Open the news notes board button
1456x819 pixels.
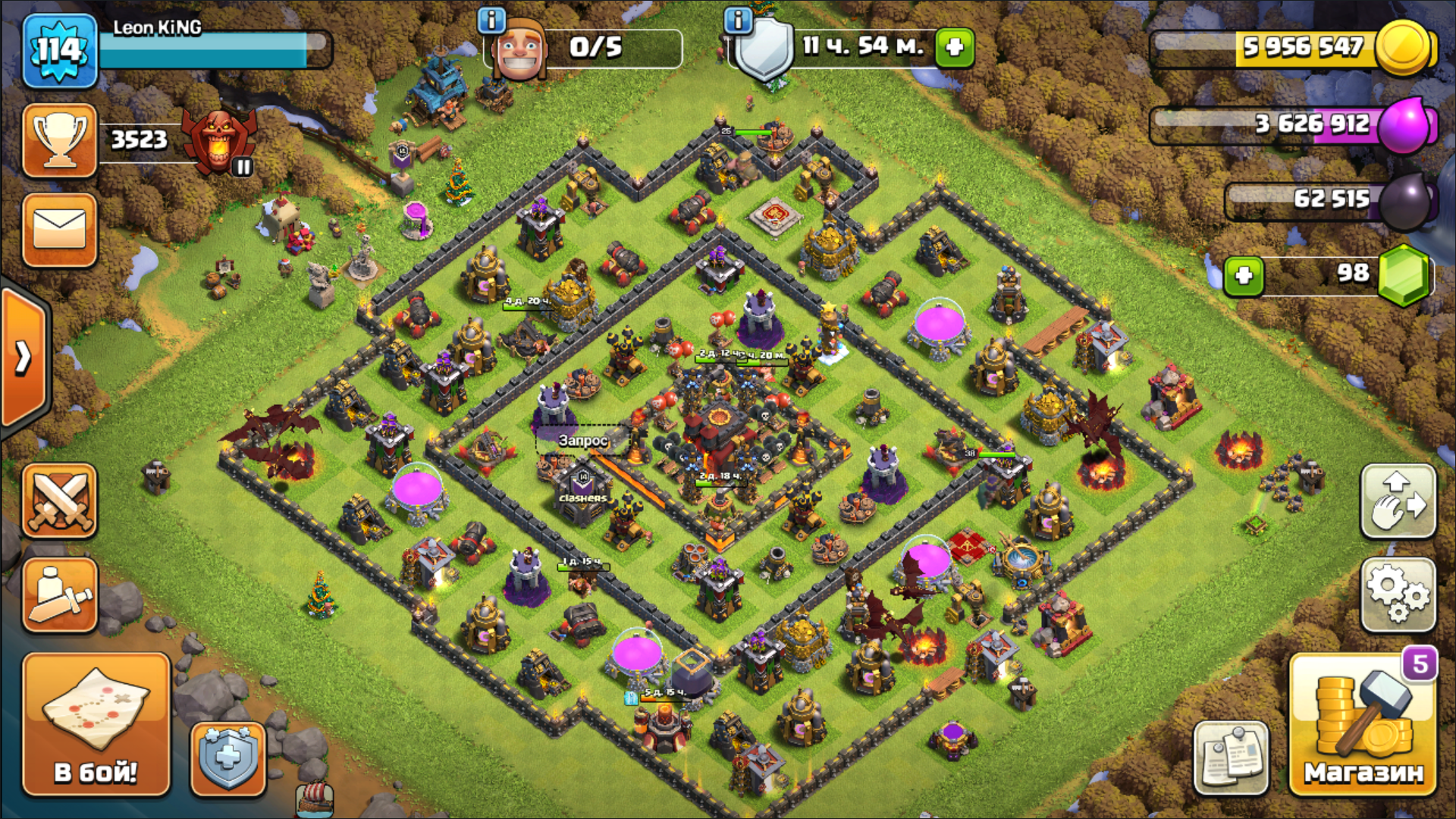pos(1231,757)
